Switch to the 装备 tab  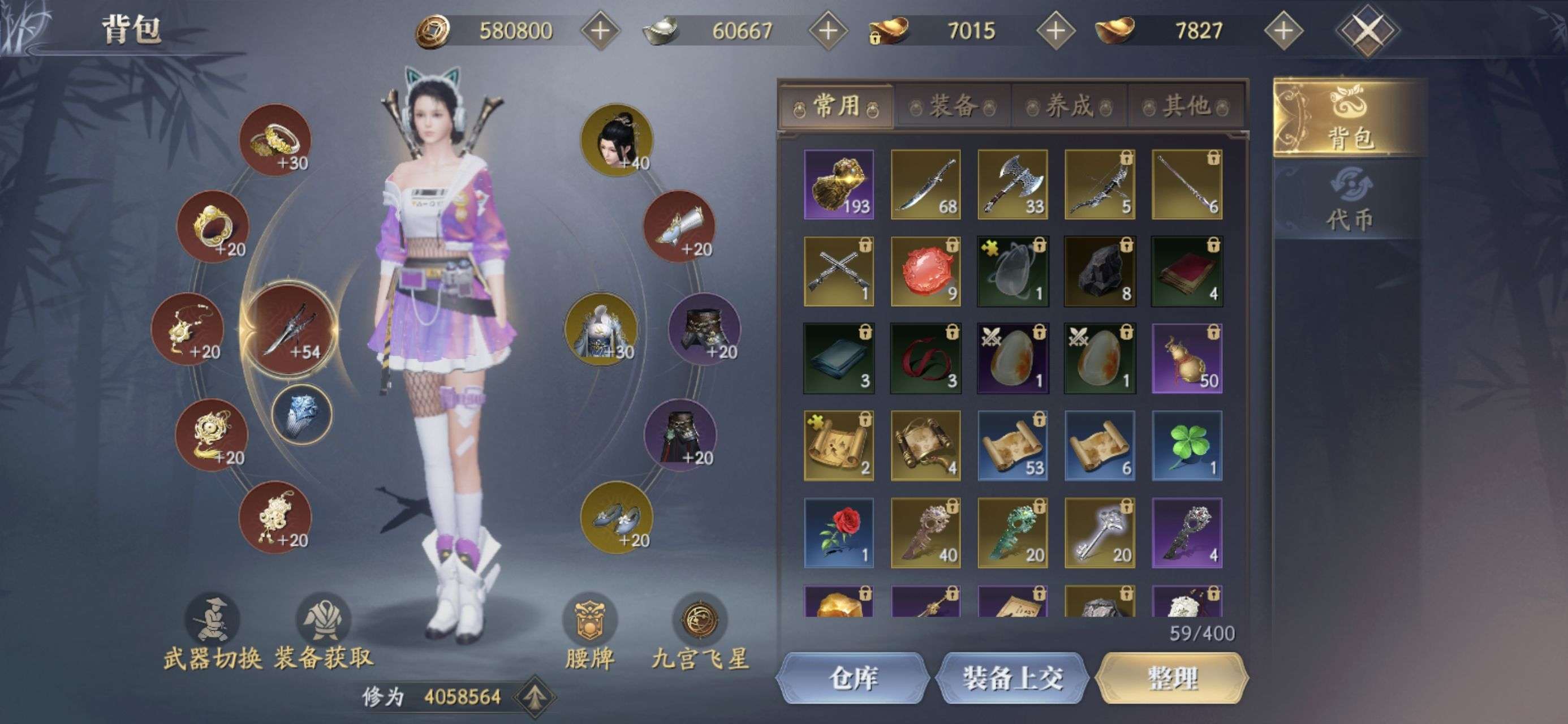tap(953, 107)
